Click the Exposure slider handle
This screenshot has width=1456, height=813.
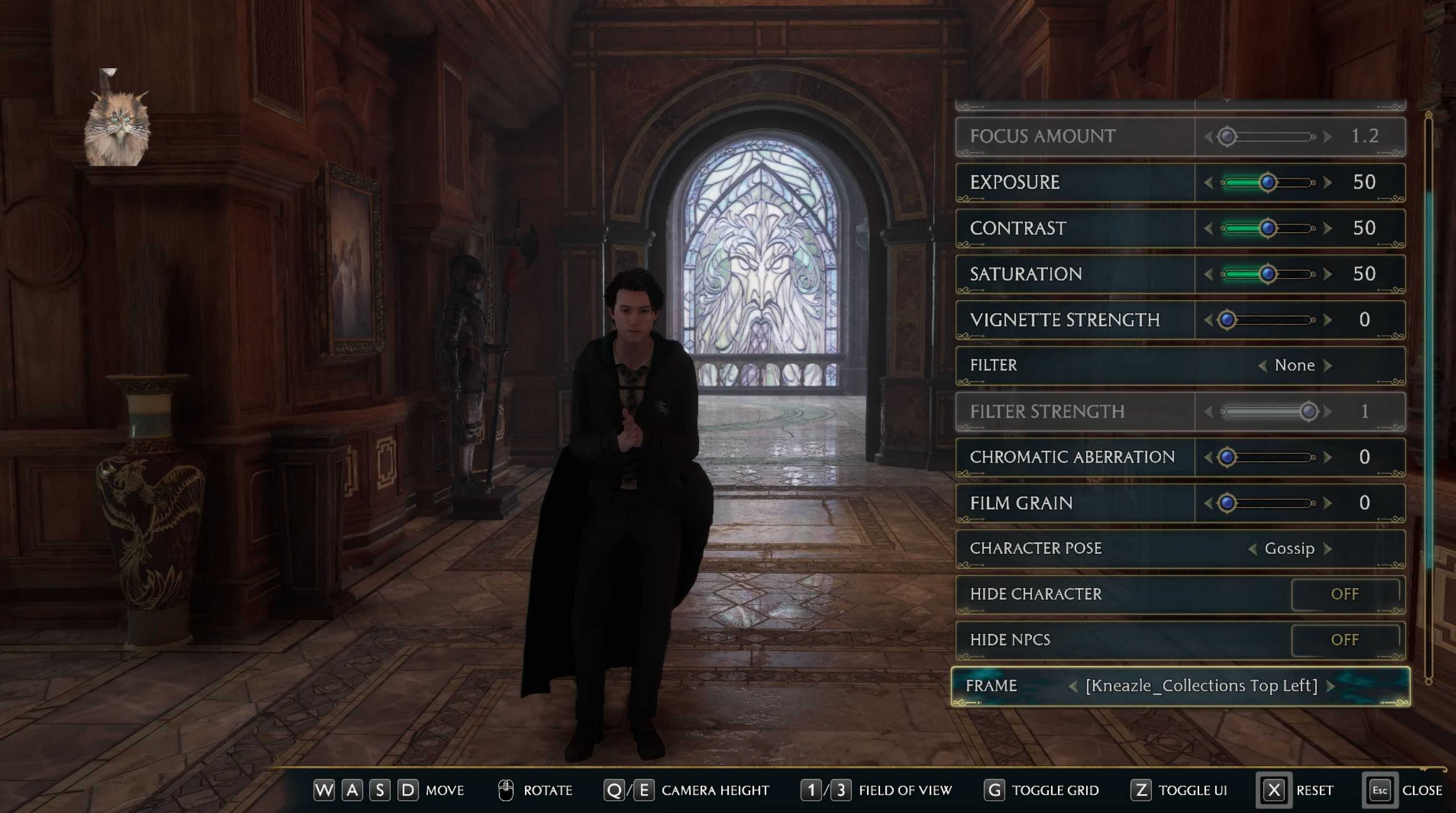[x=1268, y=182]
